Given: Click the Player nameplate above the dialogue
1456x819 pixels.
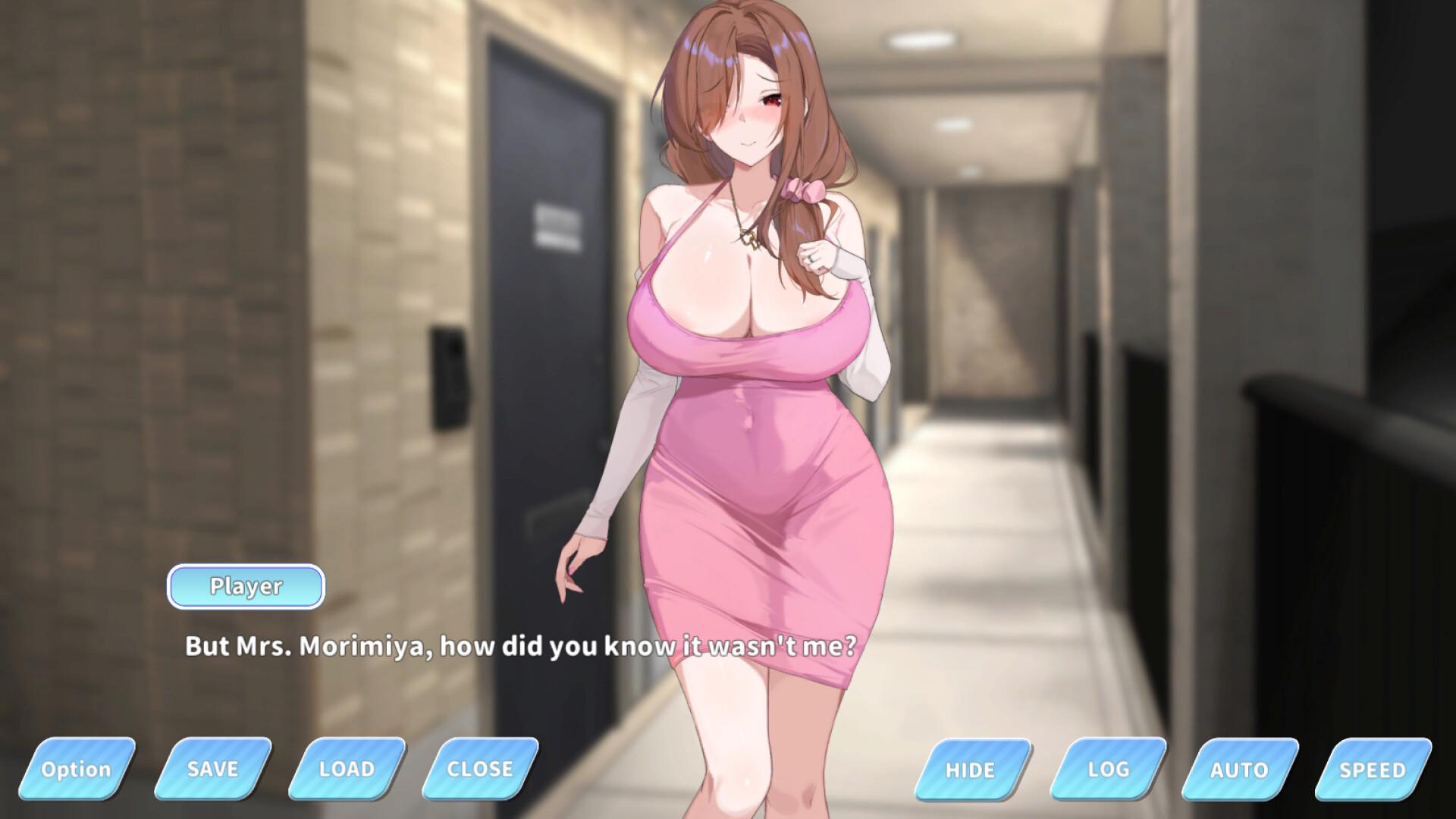Looking at the screenshot, I should pyautogui.click(x=246, y=586).
